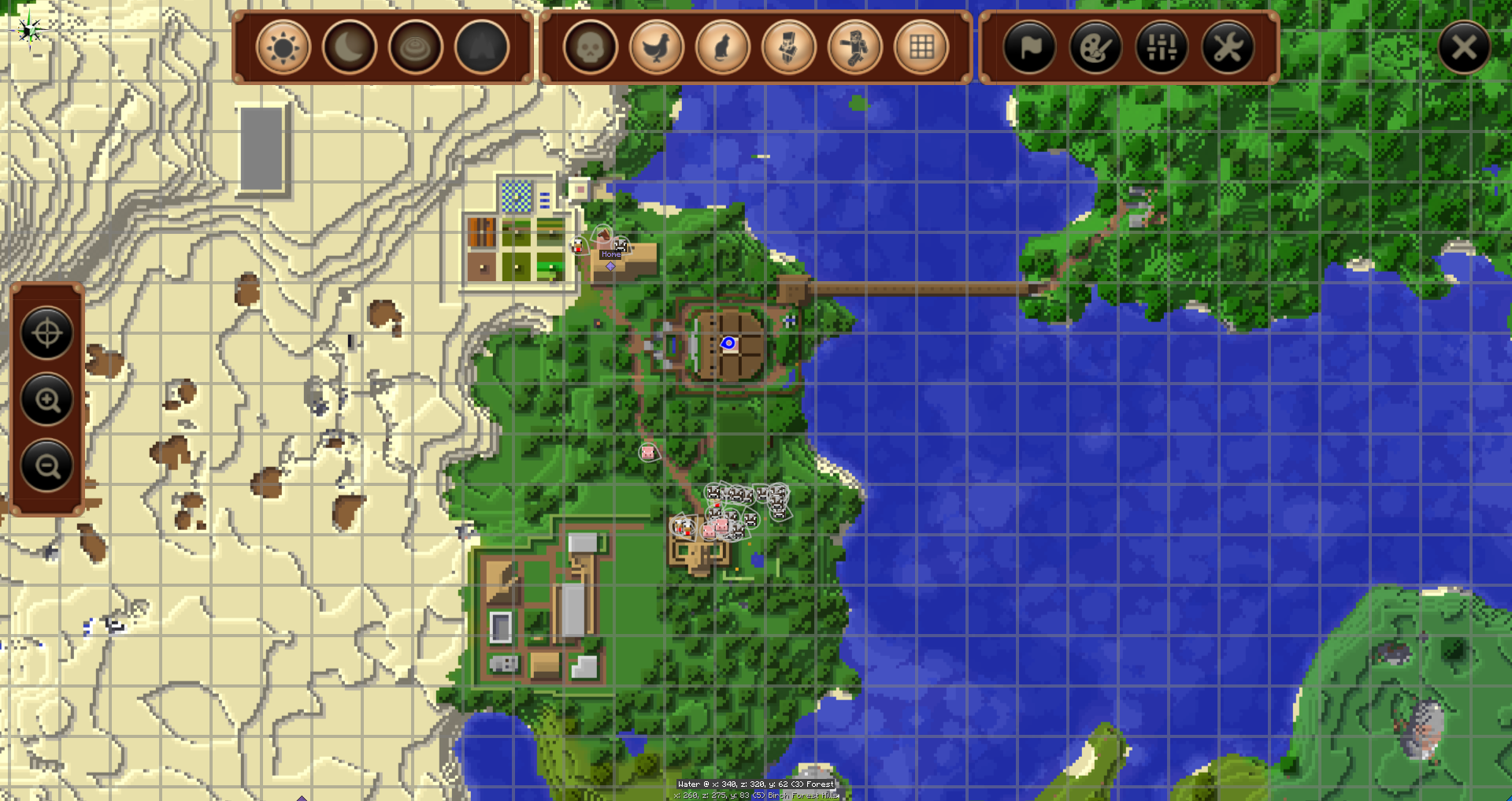Toggle the grid overlay button
1512x801 pixels.
pos(921,48)
